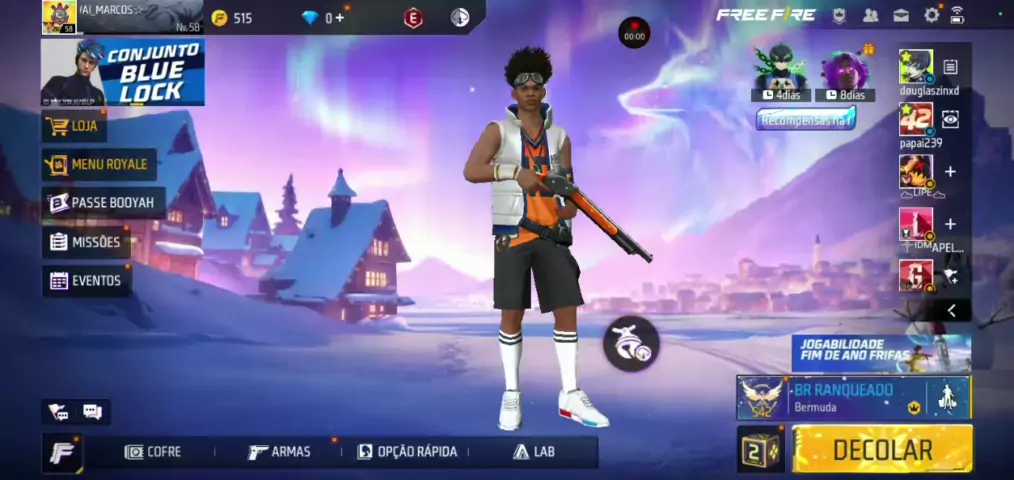
Task: Open the EVENTOS calendar
Action: click(x=86, y=281)
